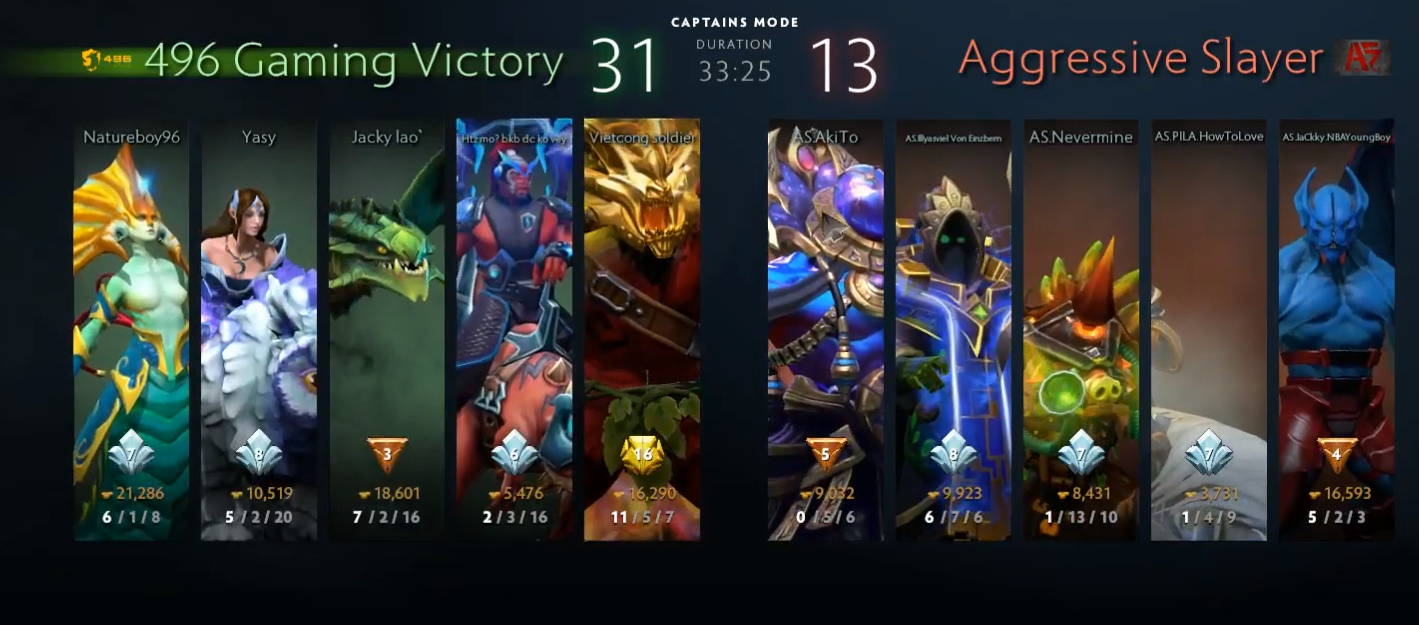Select Natureboy96's Naga Siren player card
Viewport: 1419px width, 625px height.
tap(131, 330)
